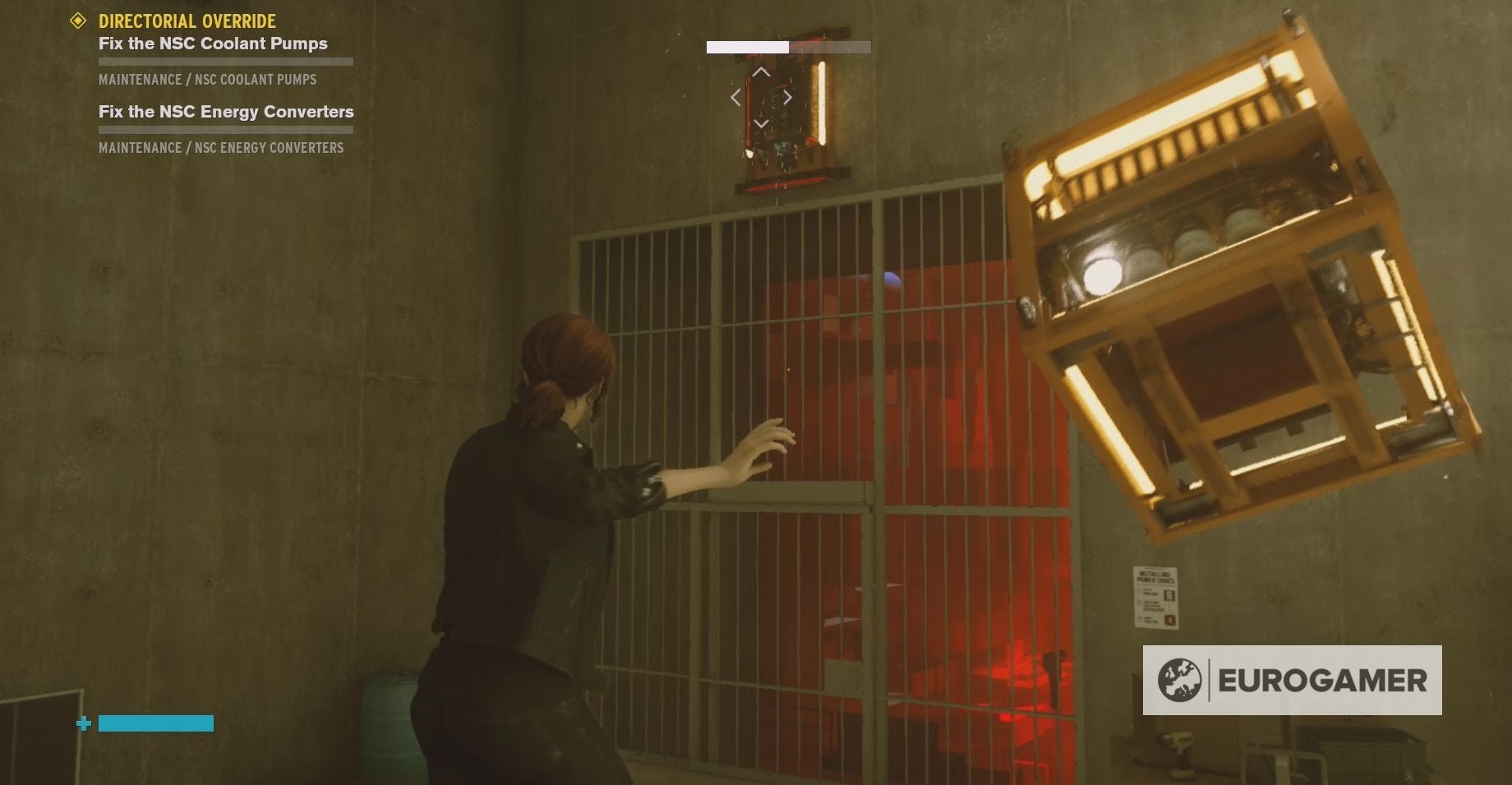
Task: Click the white progress bar at top center
Action: (x=746, y=47)
